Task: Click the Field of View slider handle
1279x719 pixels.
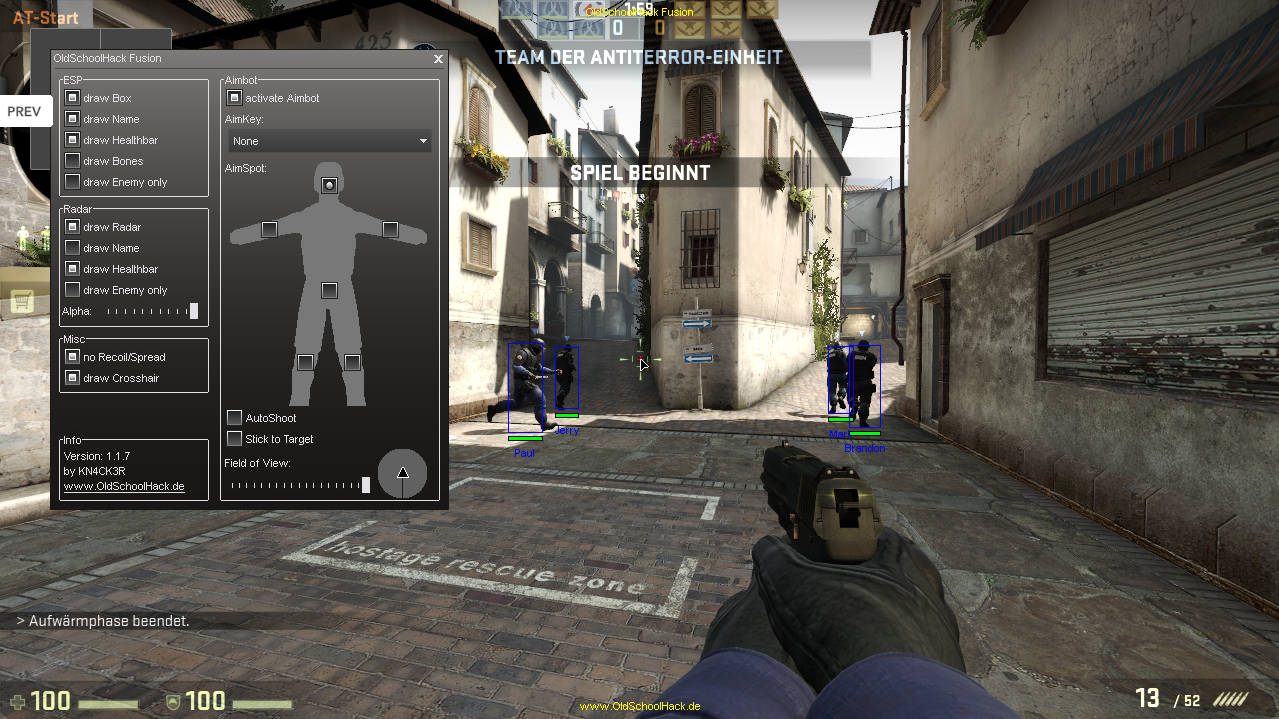Action: [366, 485]
